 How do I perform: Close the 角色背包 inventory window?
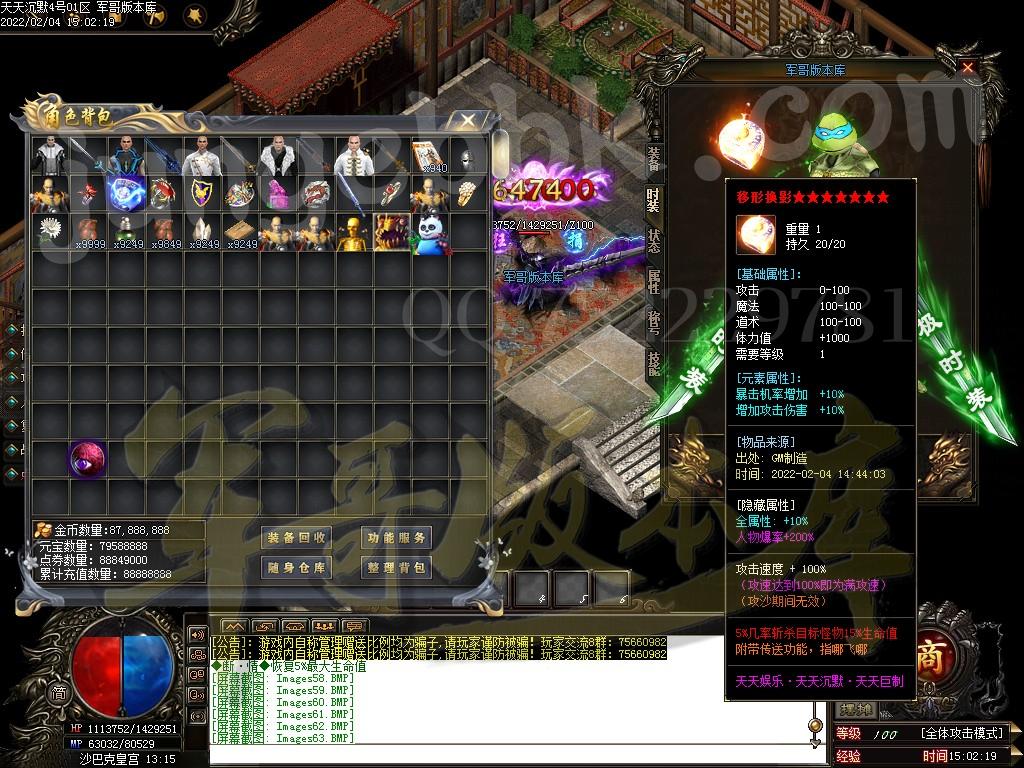468,120
